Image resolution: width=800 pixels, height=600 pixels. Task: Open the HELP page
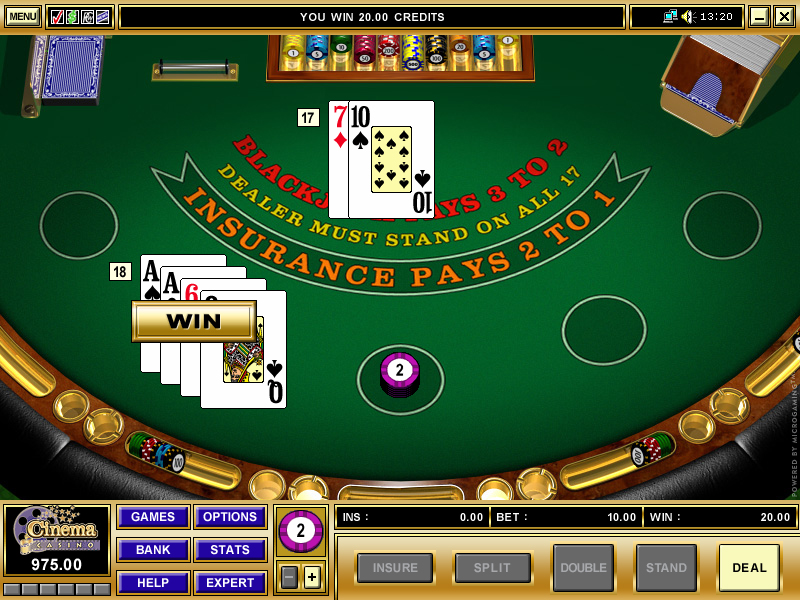tap(153, 583)
